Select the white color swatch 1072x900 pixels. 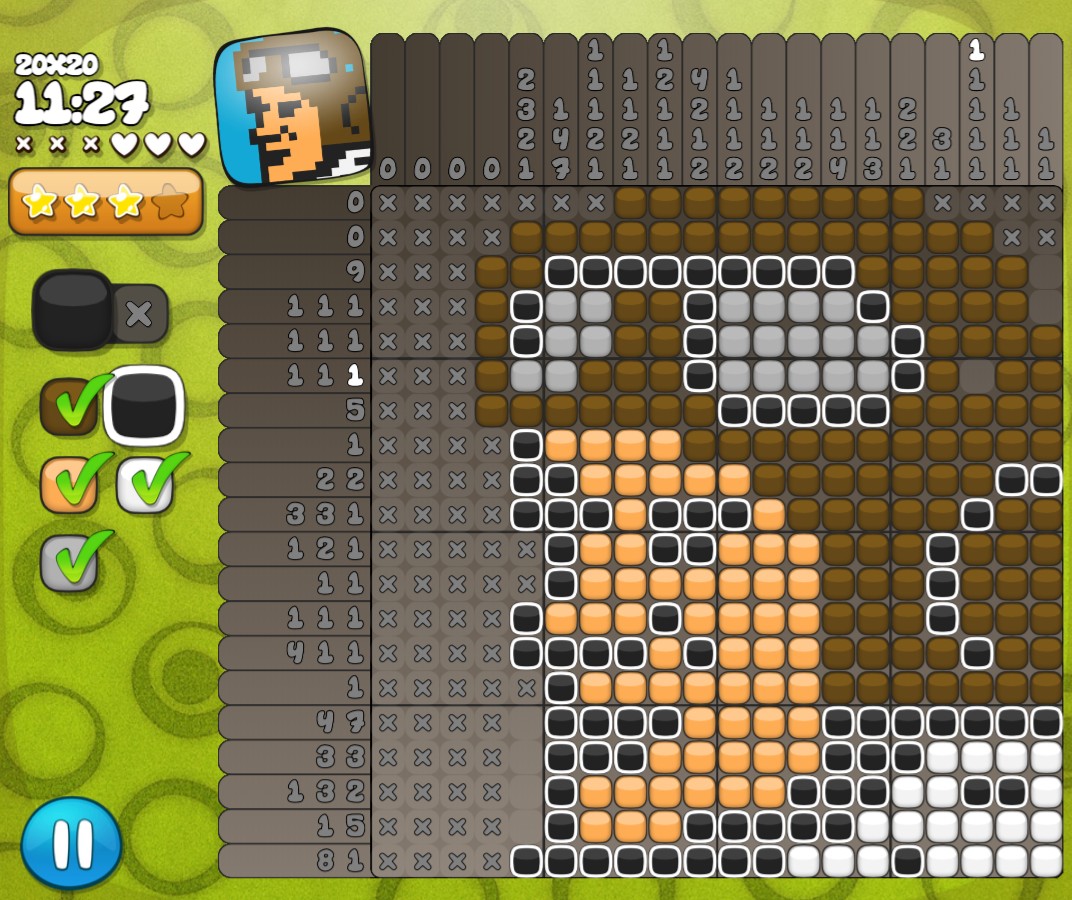coord(145,484)
